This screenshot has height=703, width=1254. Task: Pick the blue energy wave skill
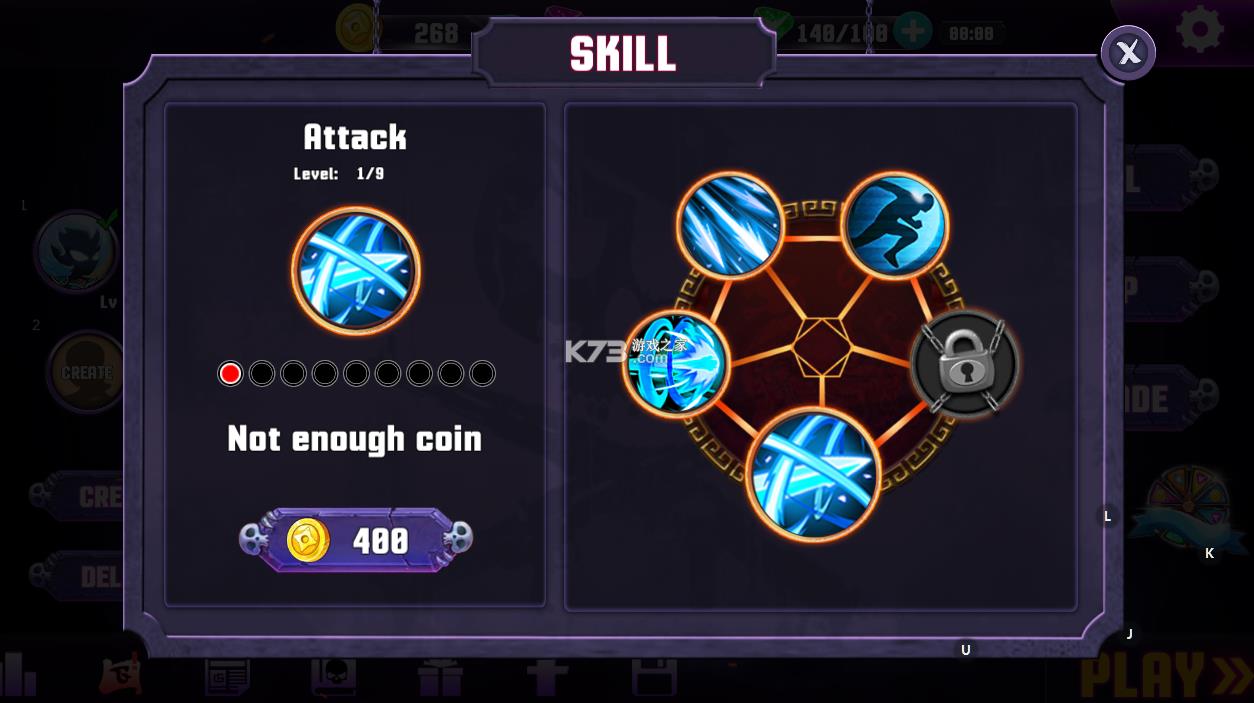[677, 363]
